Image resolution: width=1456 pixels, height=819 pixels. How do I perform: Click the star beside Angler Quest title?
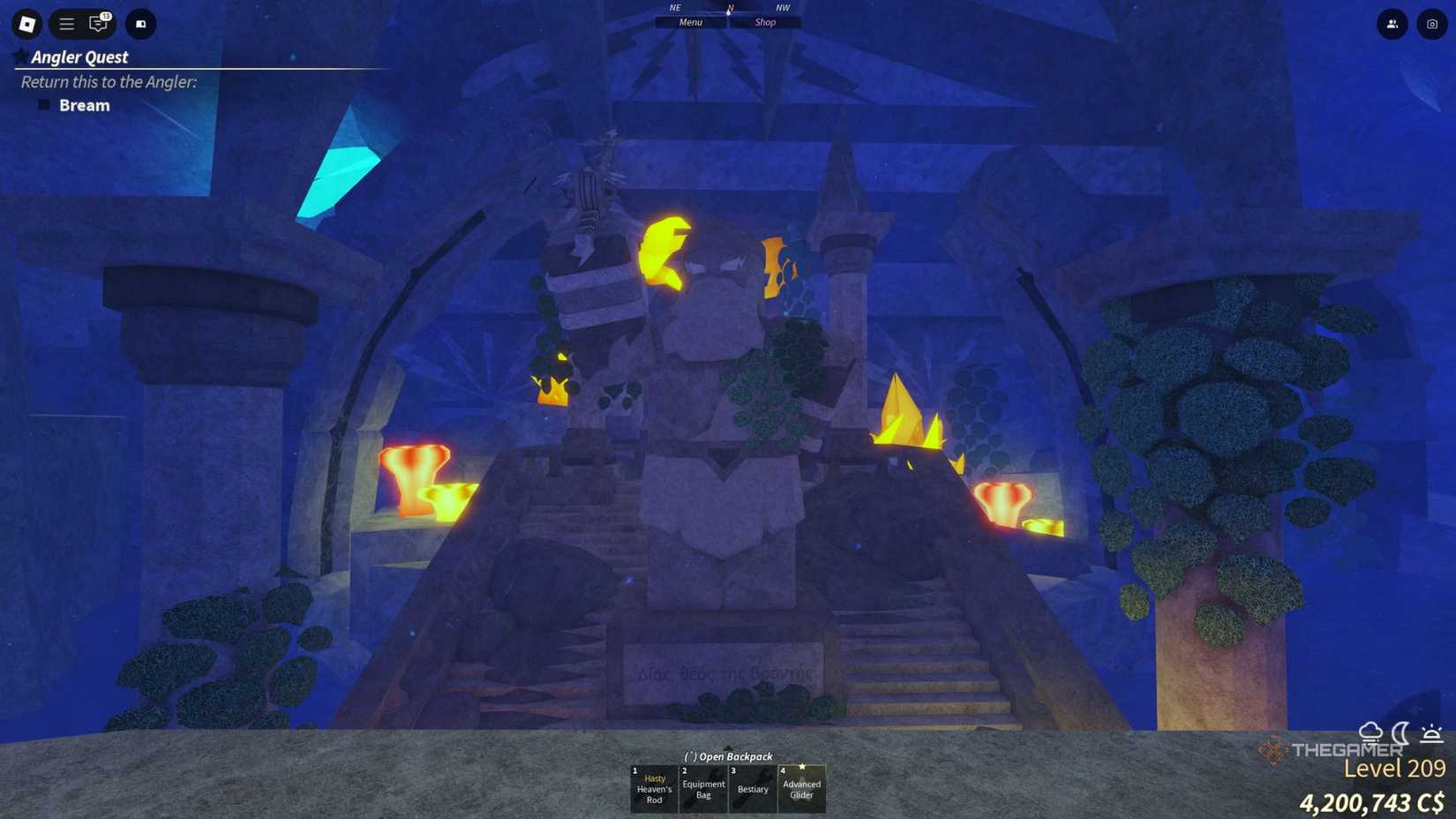[x=19, y=56]
